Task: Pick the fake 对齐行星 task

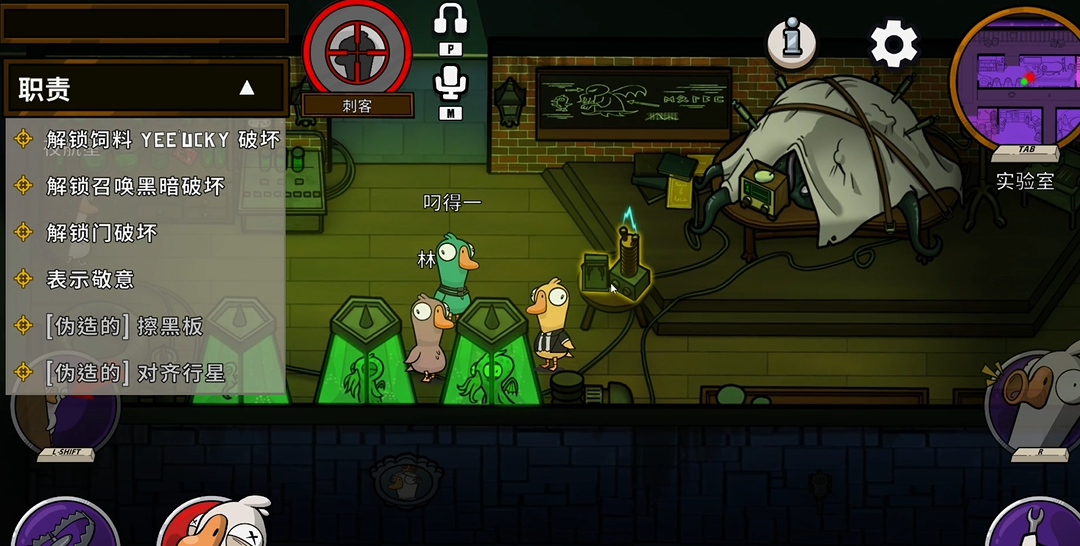Action: tap(134, 373)
